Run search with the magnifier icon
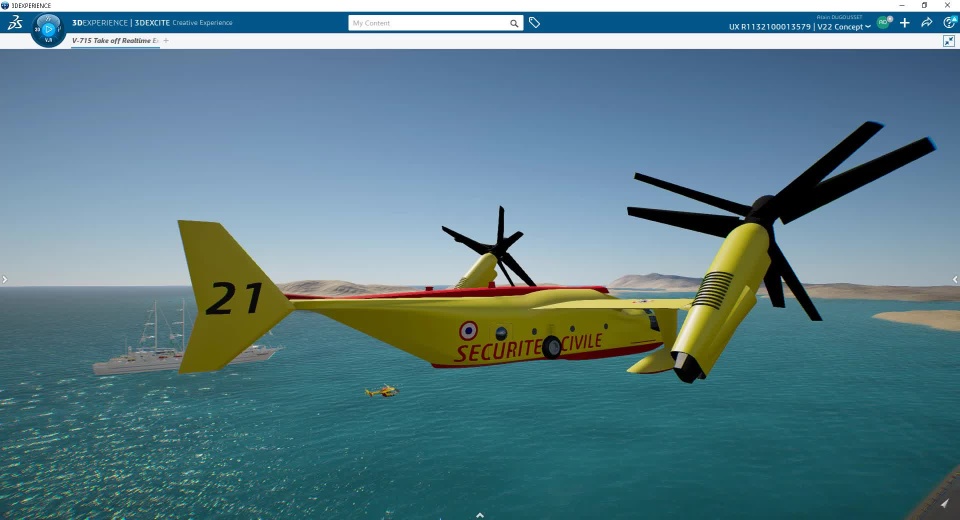This screenshot has width=960, height=520. tap(514, 23)
